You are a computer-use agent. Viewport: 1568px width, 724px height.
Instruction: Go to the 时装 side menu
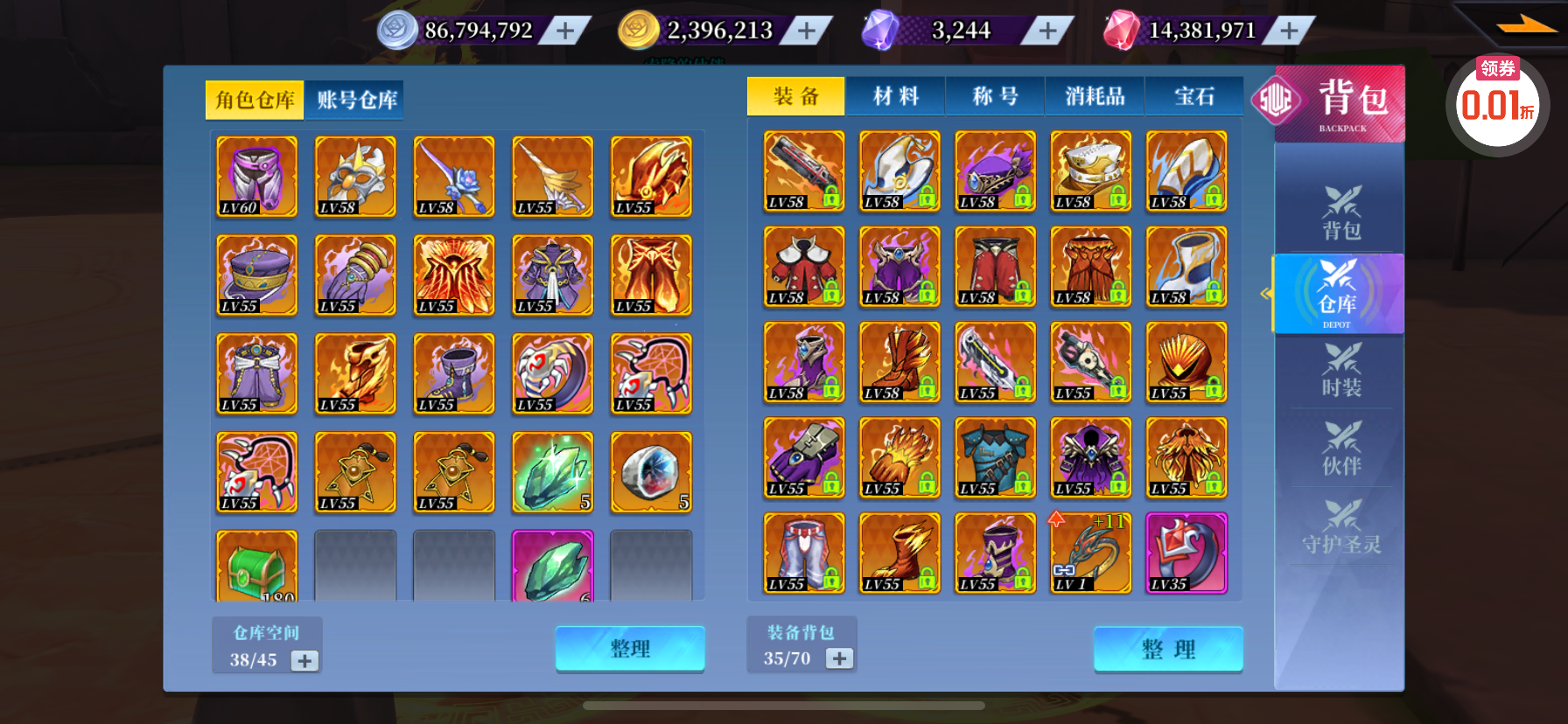[1340, 370]
